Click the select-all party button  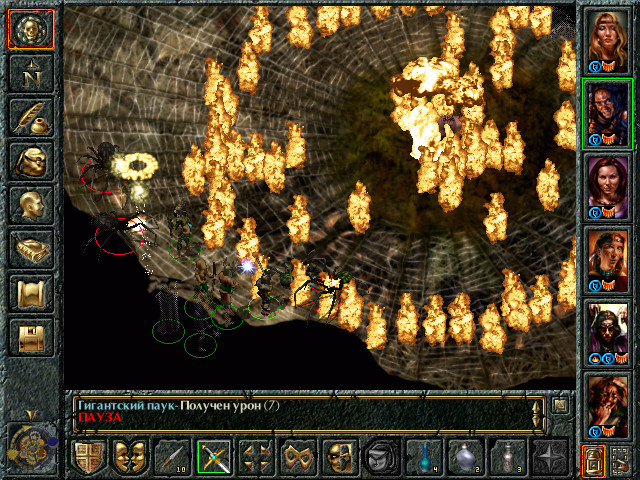[621, 461]
